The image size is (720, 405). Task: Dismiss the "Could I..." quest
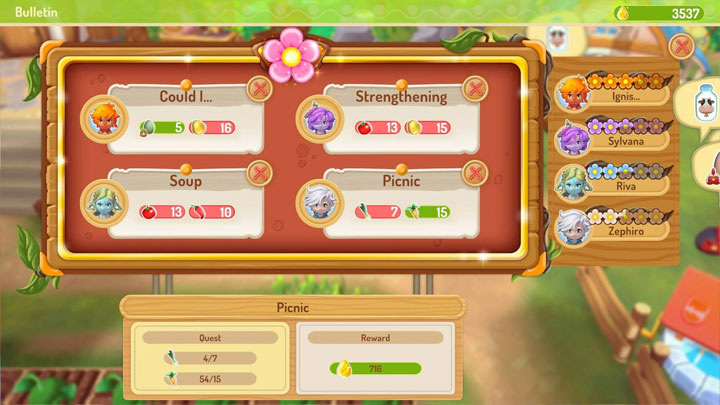click(x=259, y=89)
